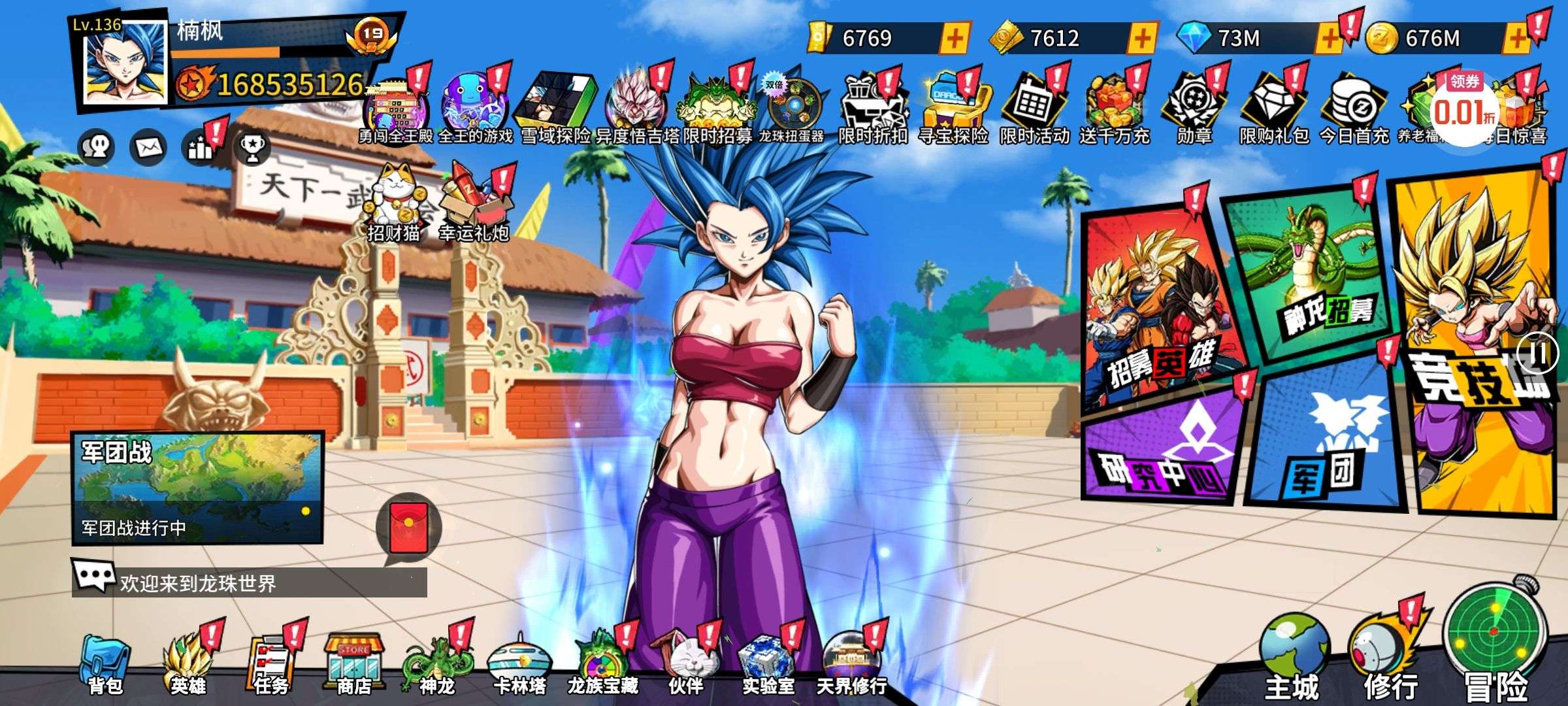Open the 军团 legion panel
1568x706 pixels.
[1326, 445]
